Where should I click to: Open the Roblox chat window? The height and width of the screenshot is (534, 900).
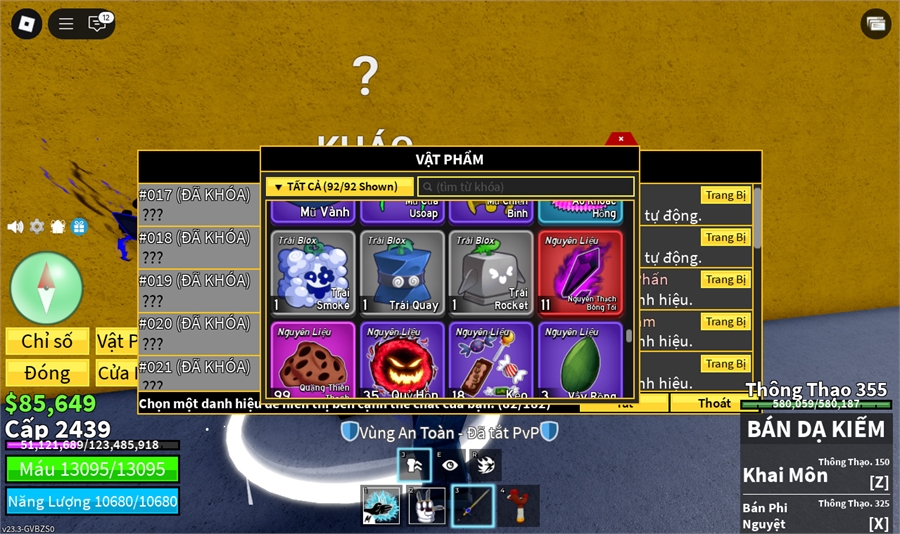coord(98,23)
